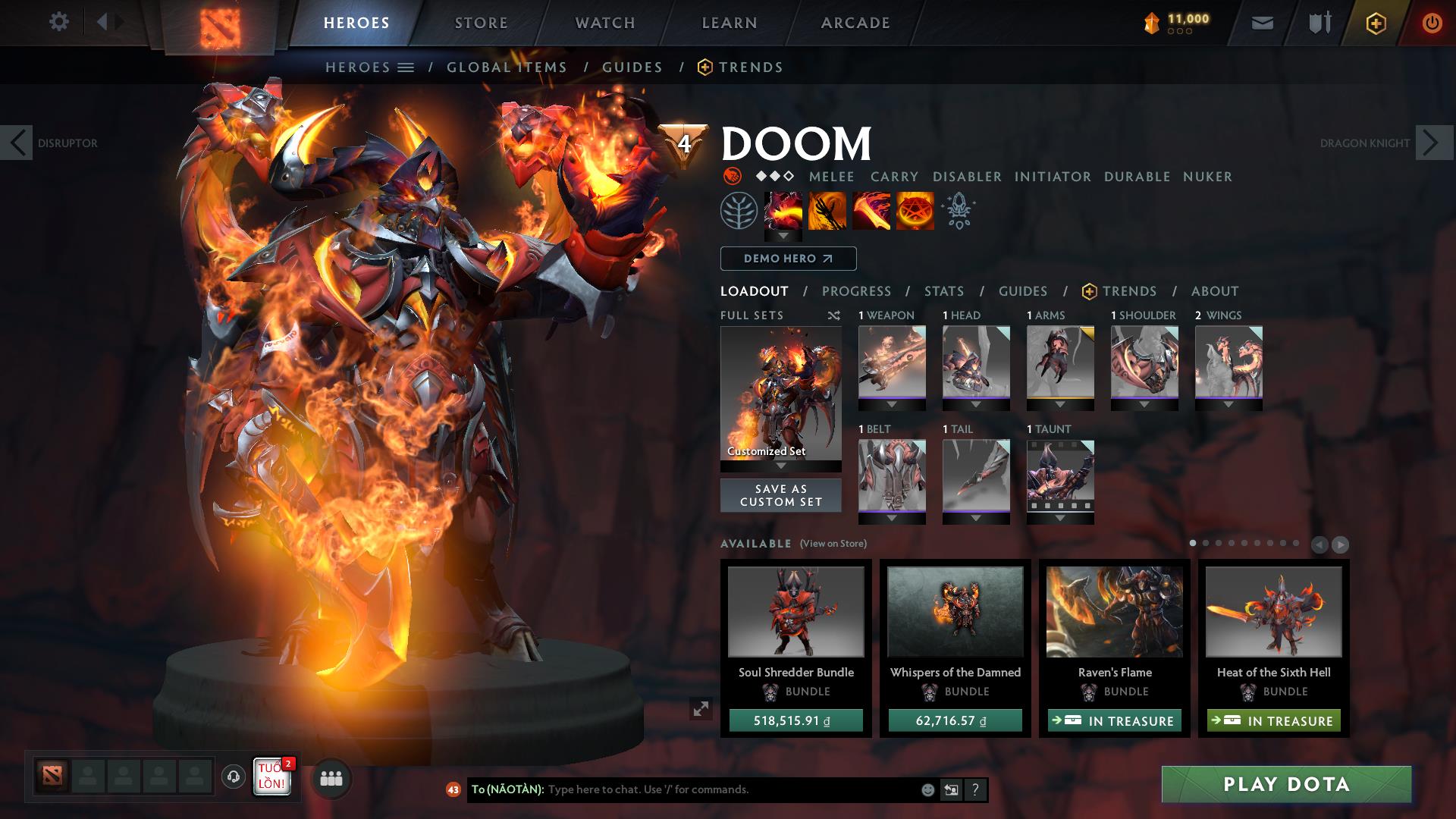Click the shards currency icon showing 11,000
This screenshot has width=1456, height=819.
[1151, 22]
